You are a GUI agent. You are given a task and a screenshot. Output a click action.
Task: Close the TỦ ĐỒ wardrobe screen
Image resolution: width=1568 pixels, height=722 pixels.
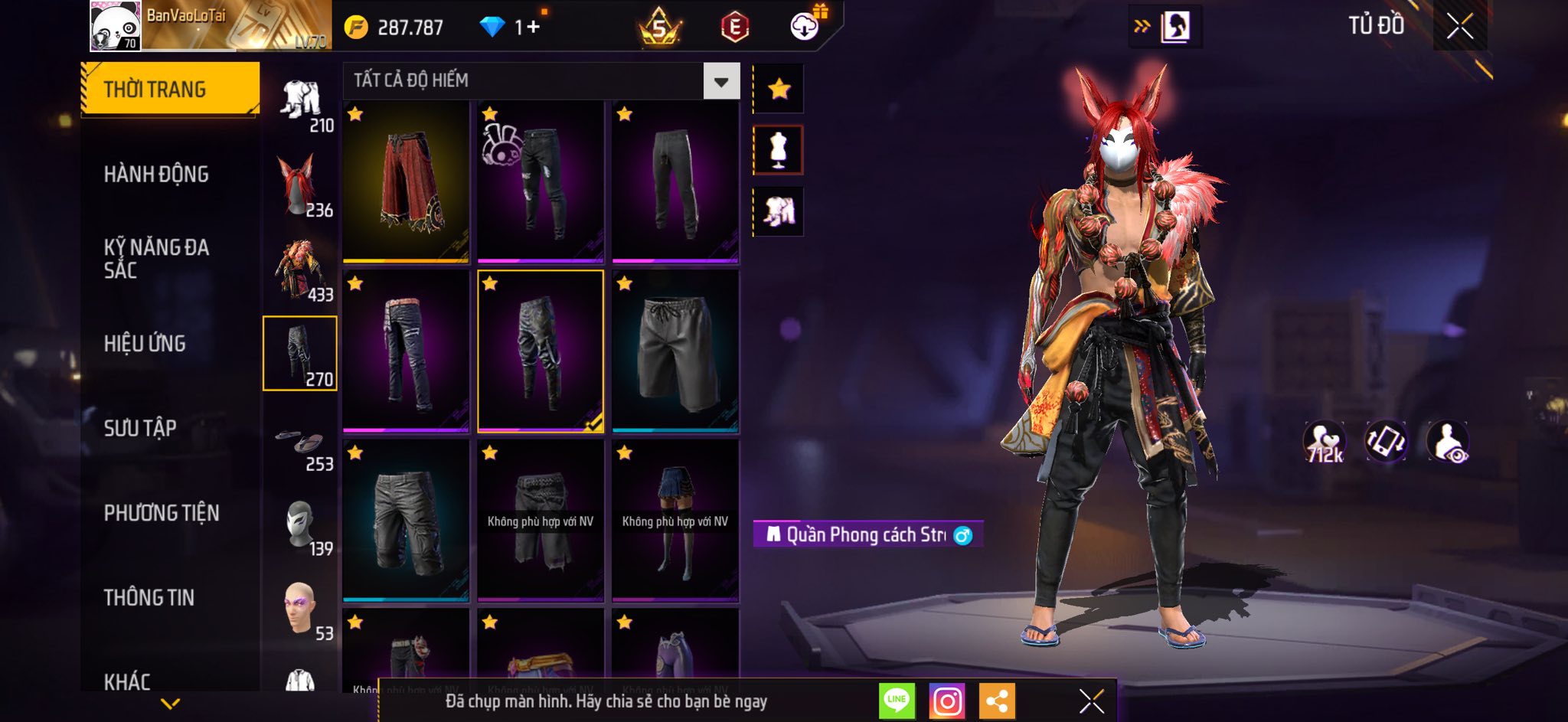(1459, 27)
